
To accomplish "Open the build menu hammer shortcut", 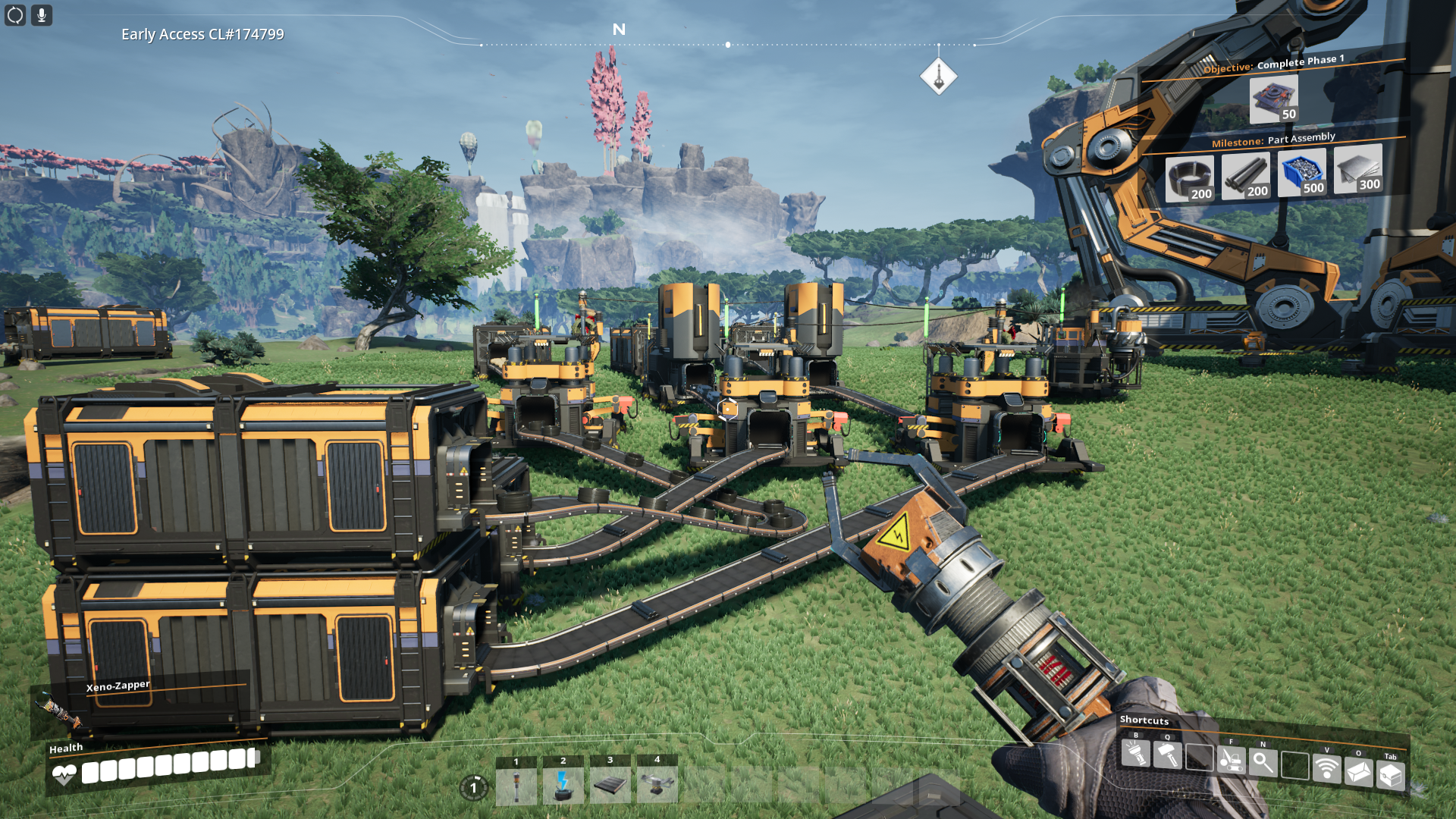I will (1167, 755).
